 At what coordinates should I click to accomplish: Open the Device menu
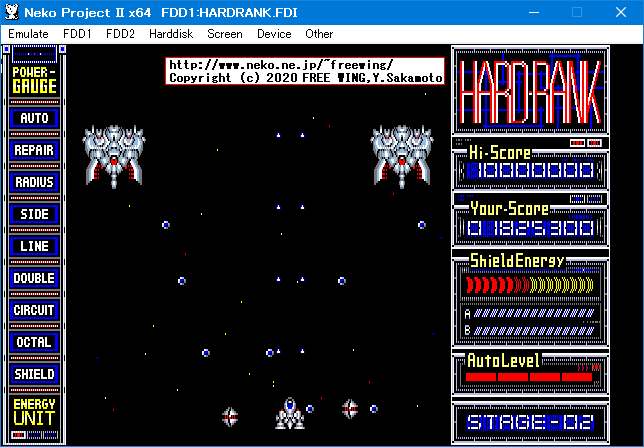click(274, 33)
